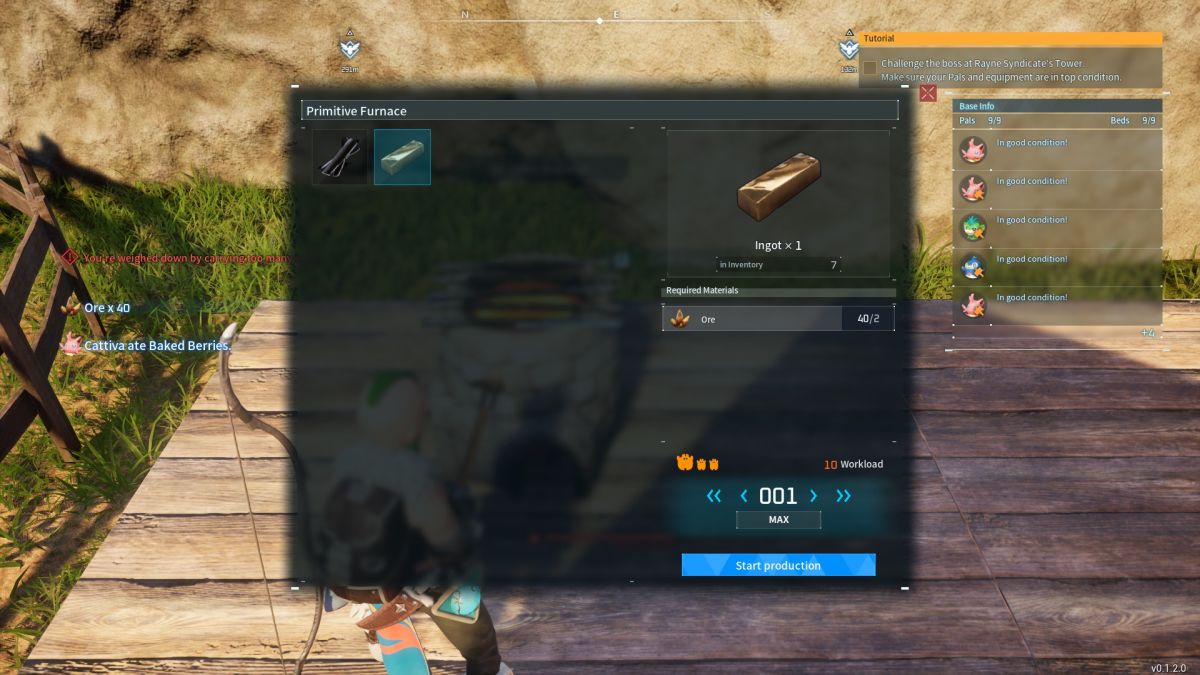Viewport: 1200px width, 675px height.
Task: Close the tutorial panel with red X
Action: pyautogui.click(x=928, y=93)
